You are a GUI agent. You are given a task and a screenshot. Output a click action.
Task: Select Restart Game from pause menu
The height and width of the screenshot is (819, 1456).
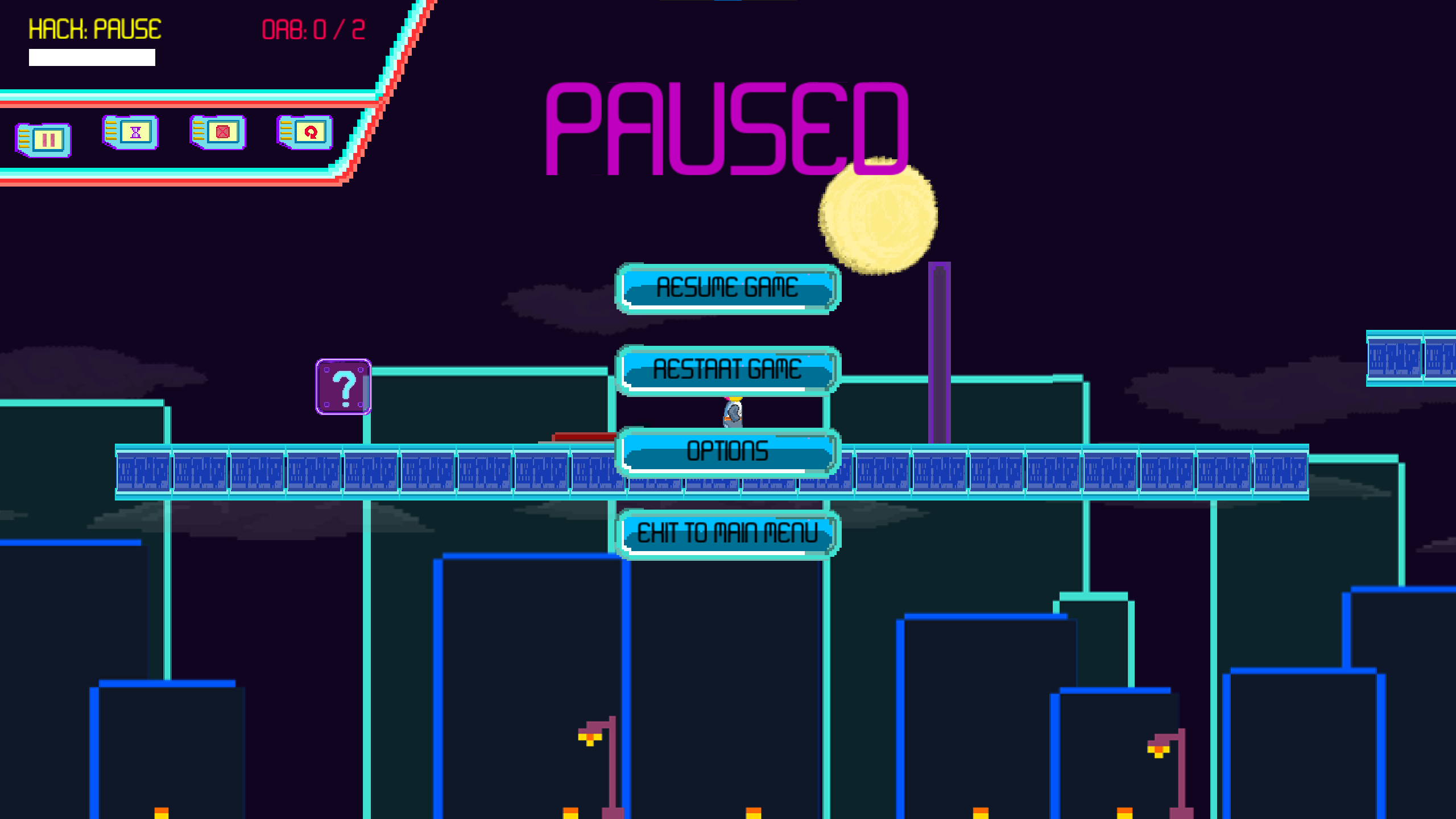click(x=727, y=370)
